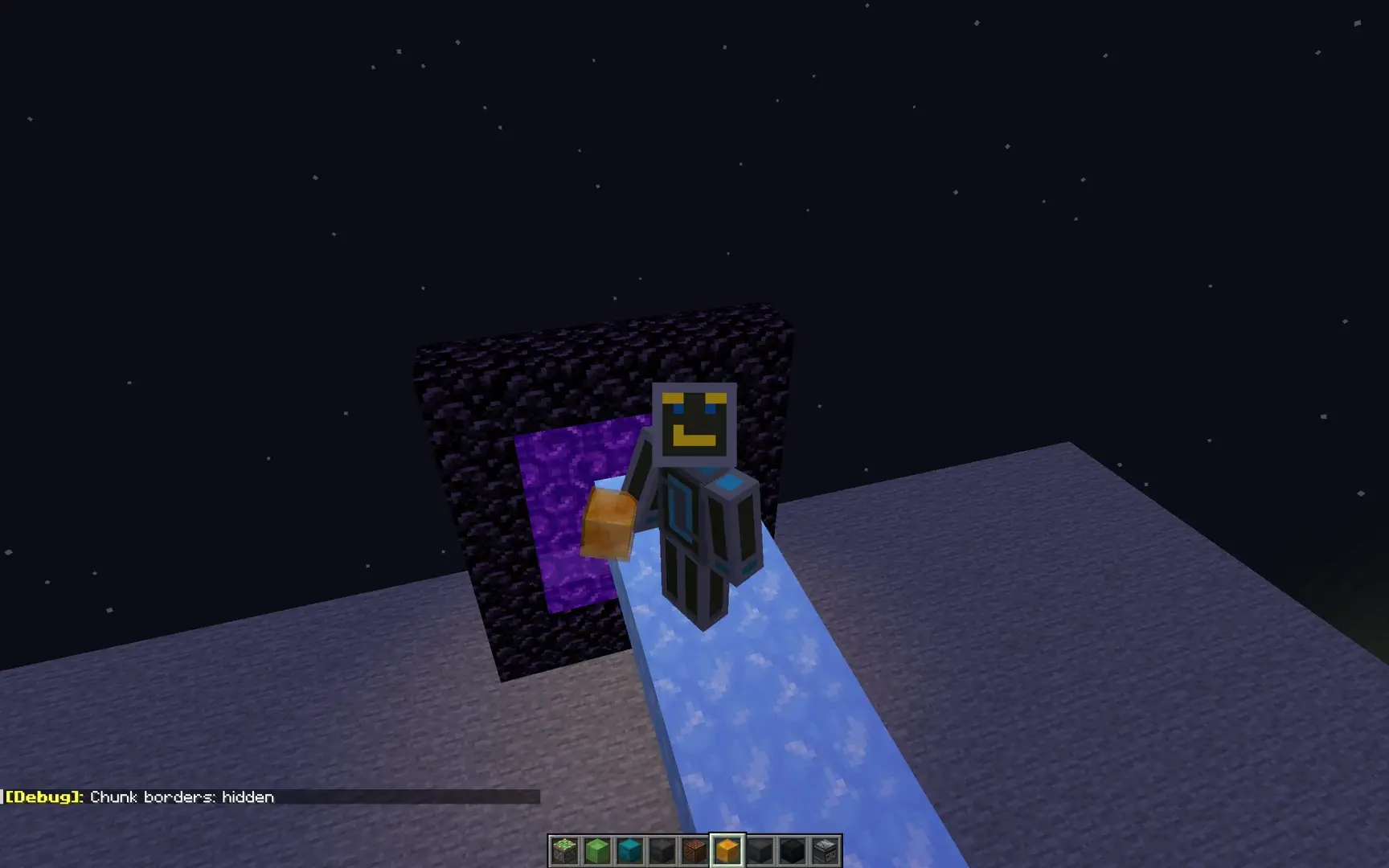1389x868 pixels.
Task: Click the purple nether portal surface
Action: point(555,522)
